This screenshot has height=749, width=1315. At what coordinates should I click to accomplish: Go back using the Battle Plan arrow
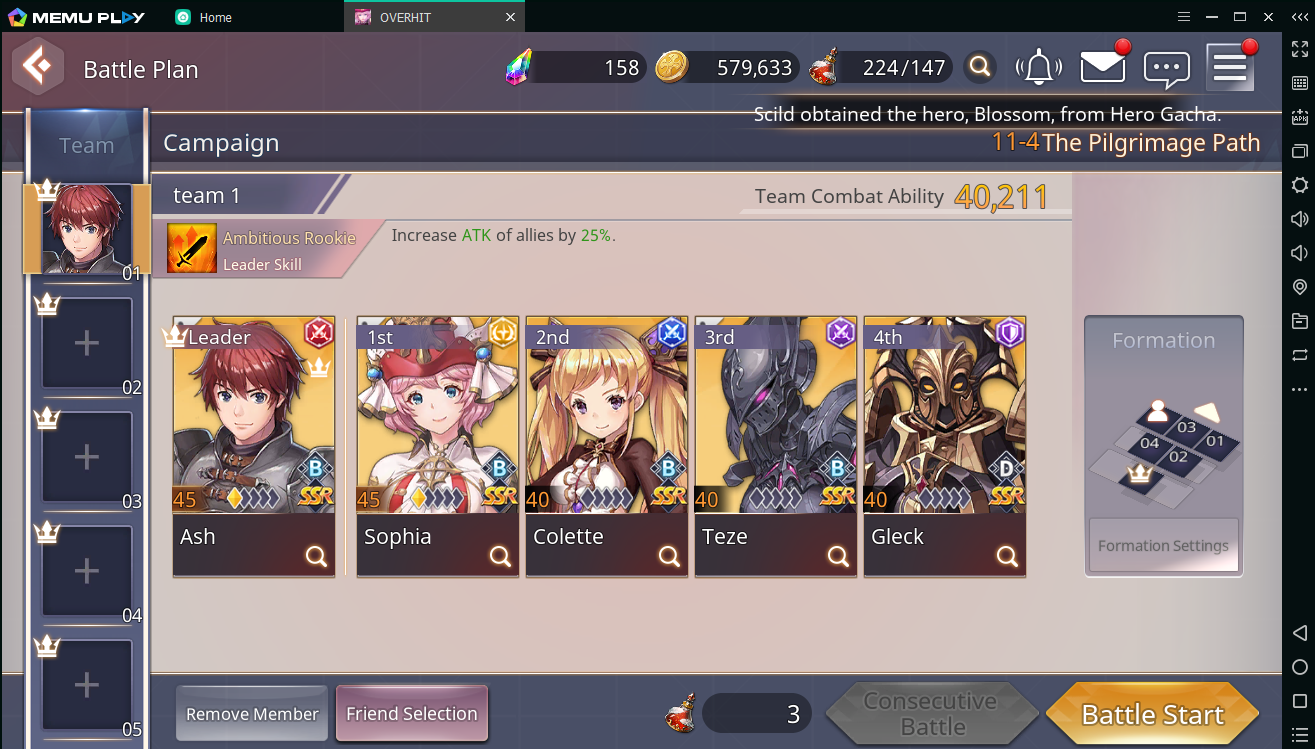point(38,68)
